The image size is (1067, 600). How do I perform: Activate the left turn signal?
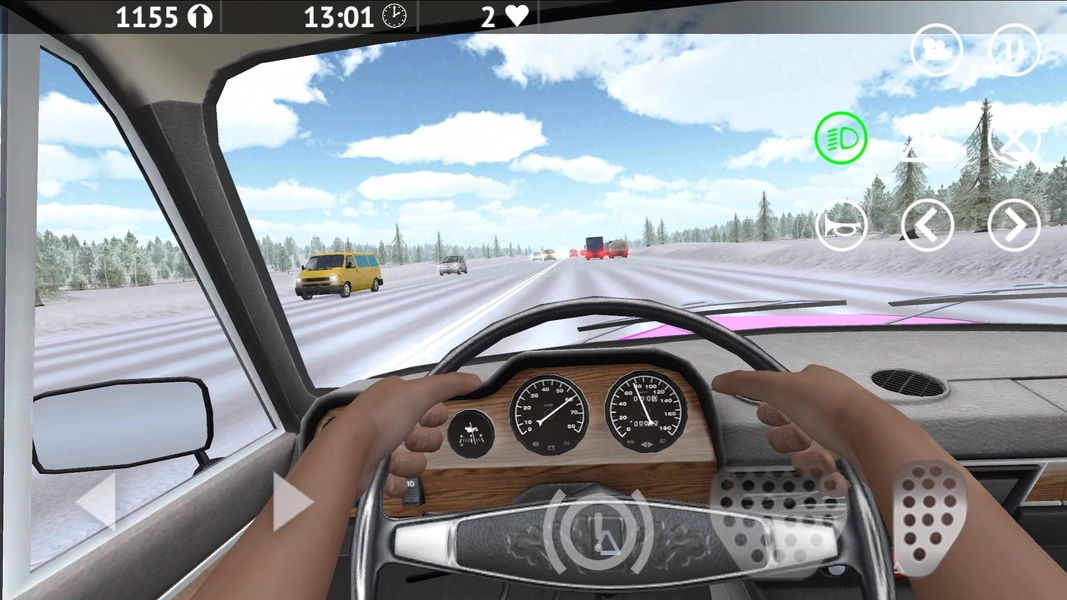[x=926, y=226]
